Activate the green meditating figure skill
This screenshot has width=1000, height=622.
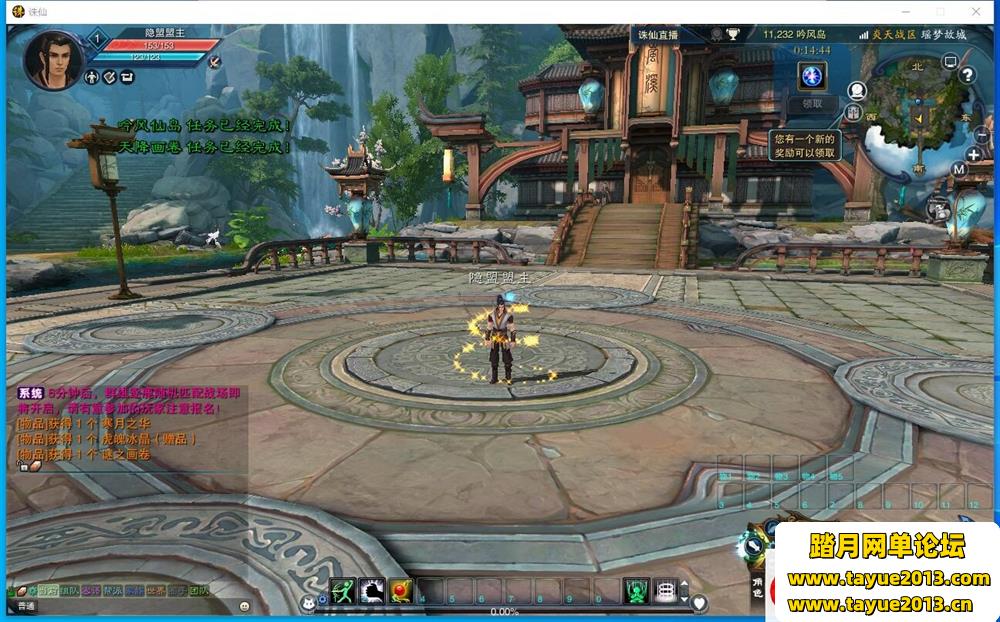click(636, 591)
